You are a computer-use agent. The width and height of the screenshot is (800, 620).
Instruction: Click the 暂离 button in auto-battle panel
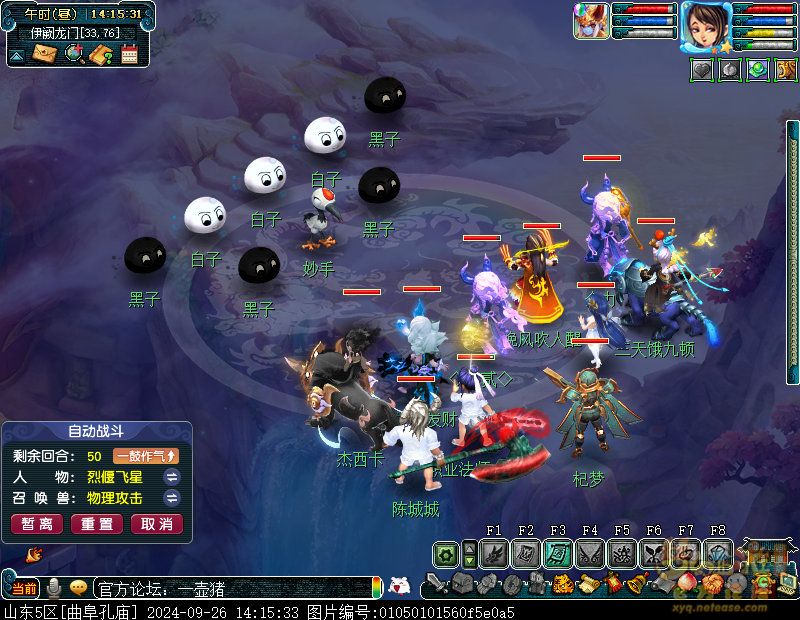coord(37,524)
